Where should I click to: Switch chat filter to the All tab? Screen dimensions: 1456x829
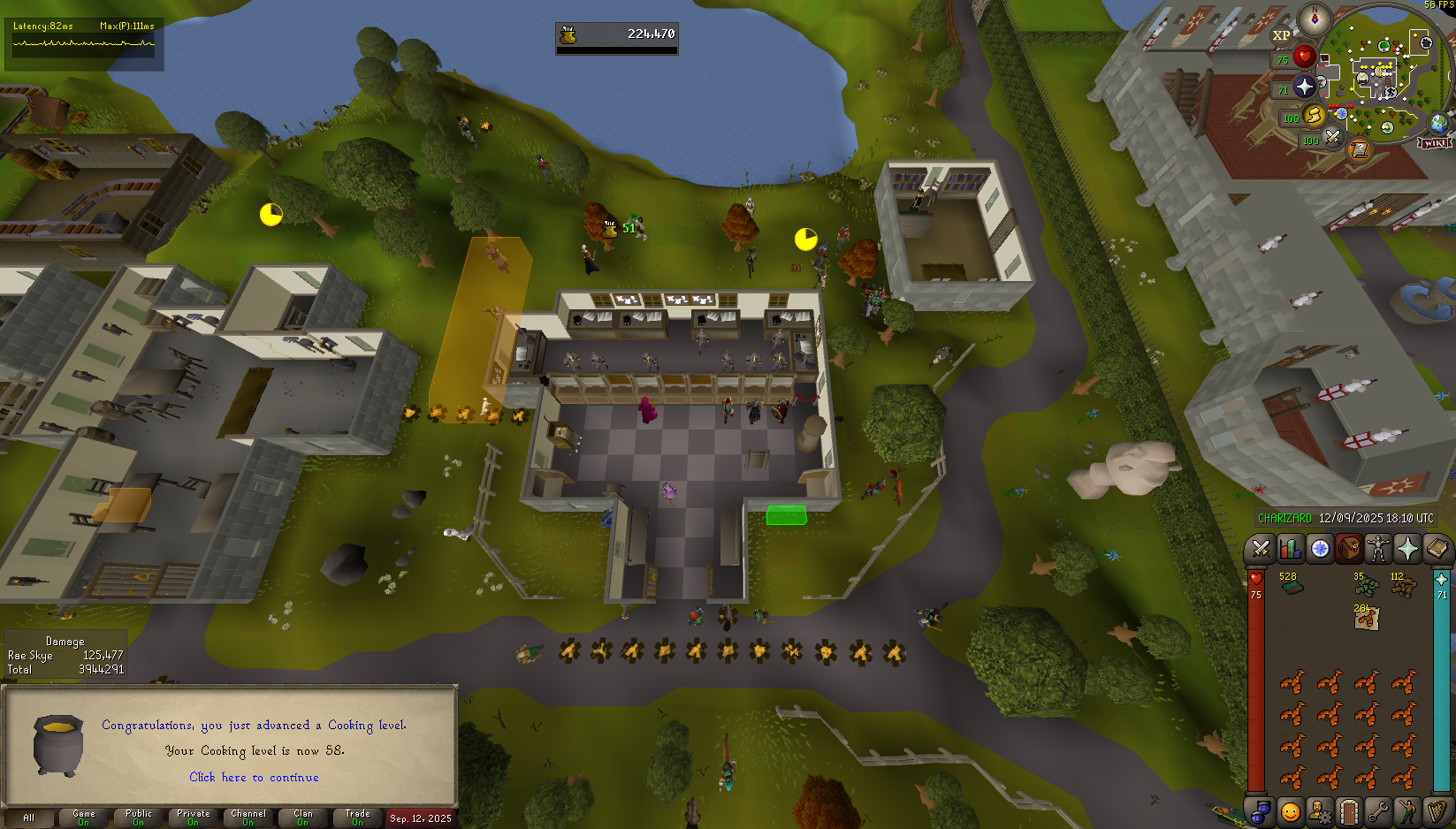click(x=28, y=818)
